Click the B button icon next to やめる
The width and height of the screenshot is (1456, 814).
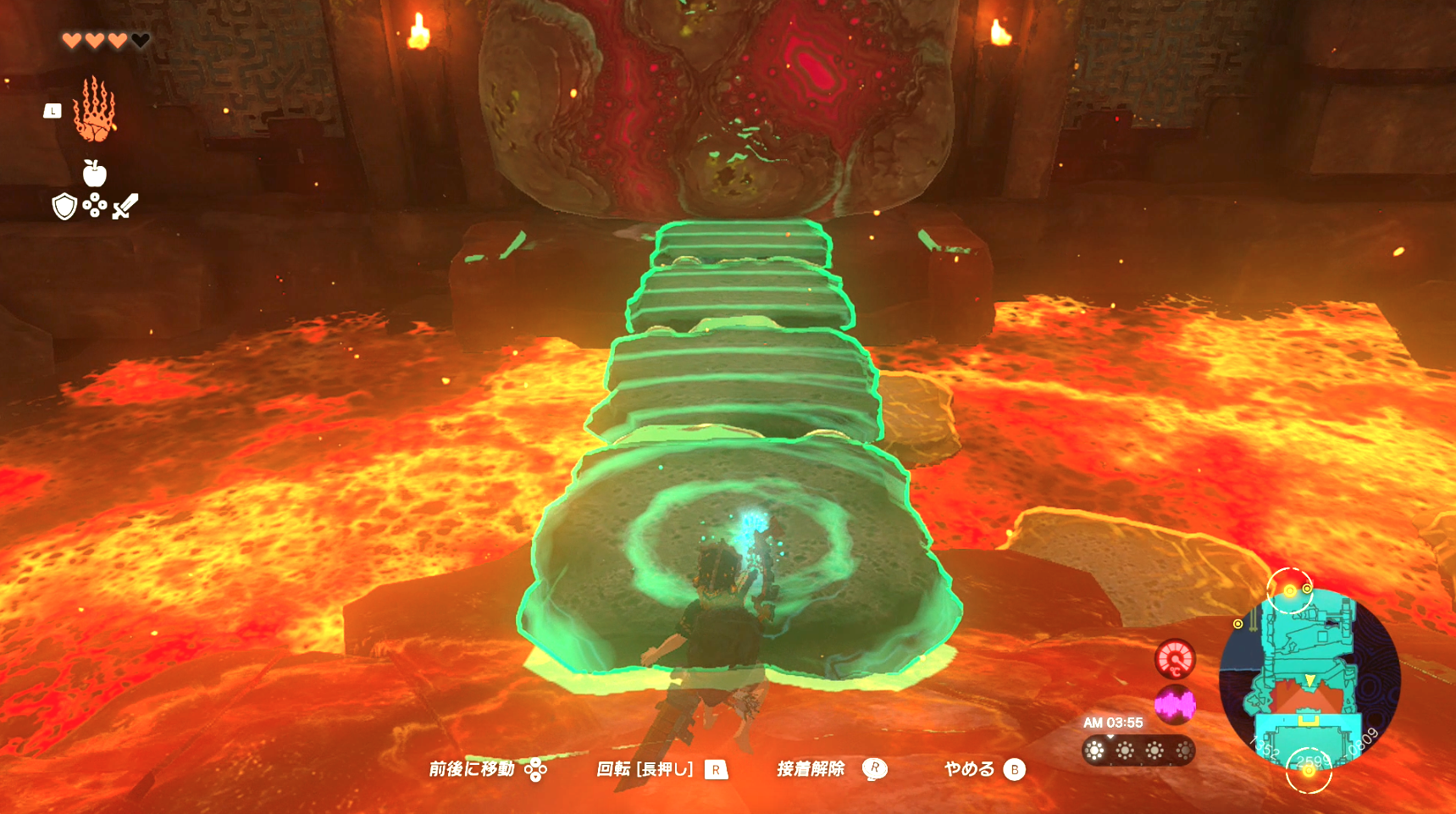click(x=1016, y=769)
